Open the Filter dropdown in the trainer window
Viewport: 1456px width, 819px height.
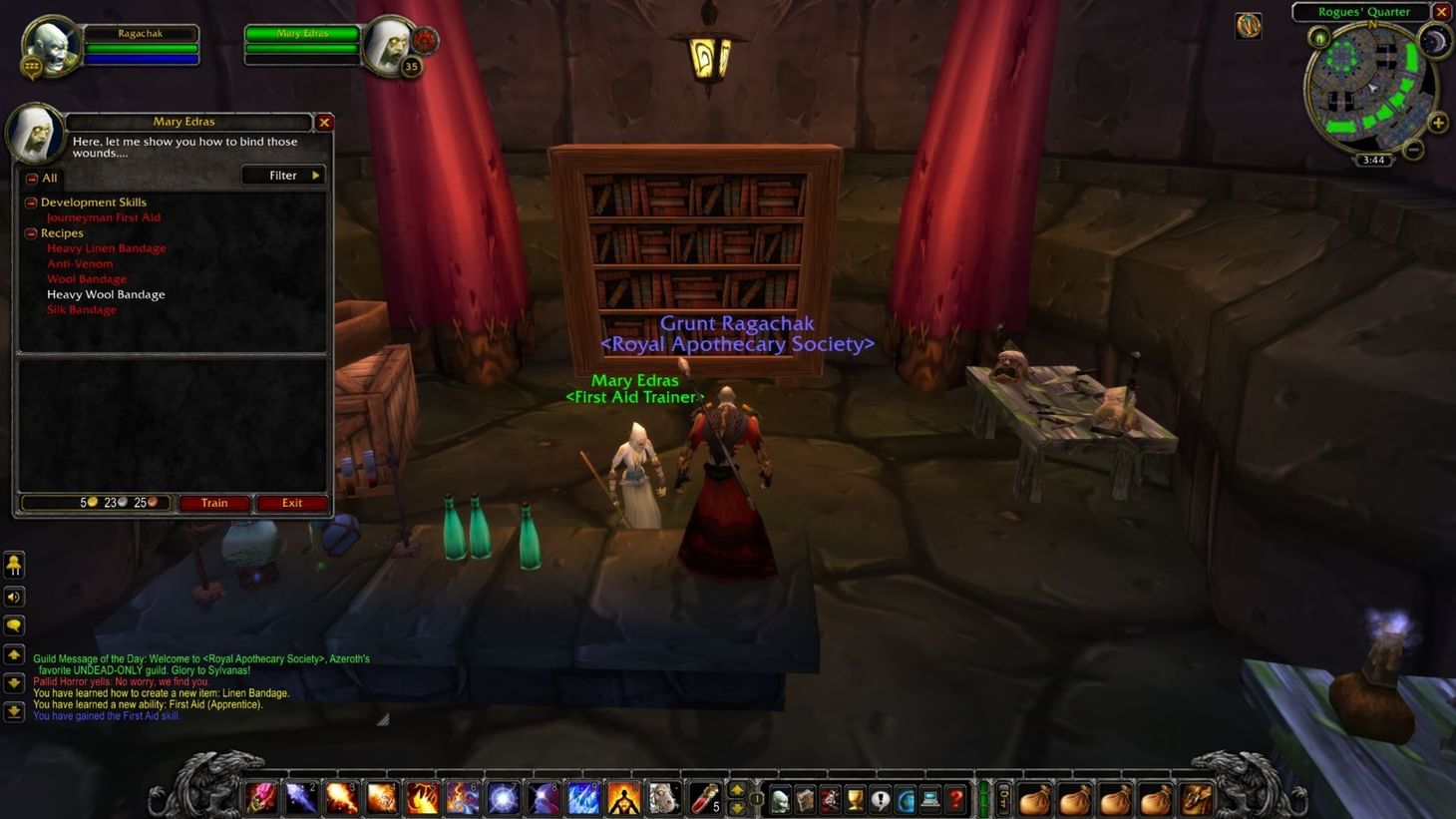pyautogui.click(x=283, y=175)
